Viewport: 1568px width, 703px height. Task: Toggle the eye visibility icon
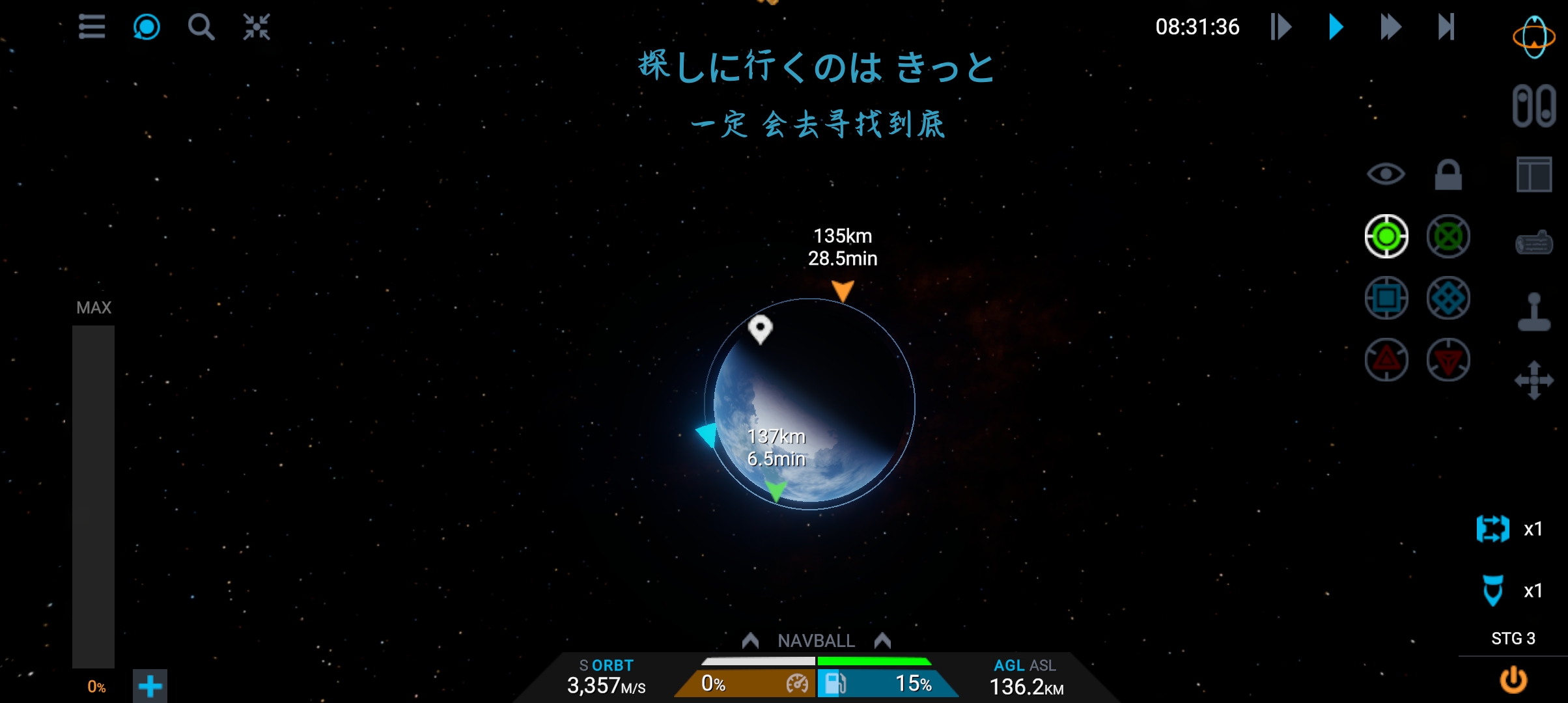coord(1386,174)
